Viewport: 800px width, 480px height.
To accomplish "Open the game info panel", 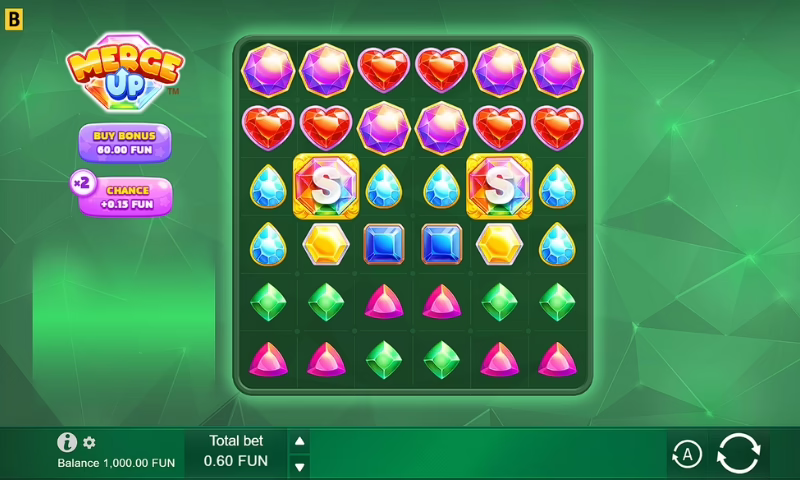I will click(x=67, y=442).
